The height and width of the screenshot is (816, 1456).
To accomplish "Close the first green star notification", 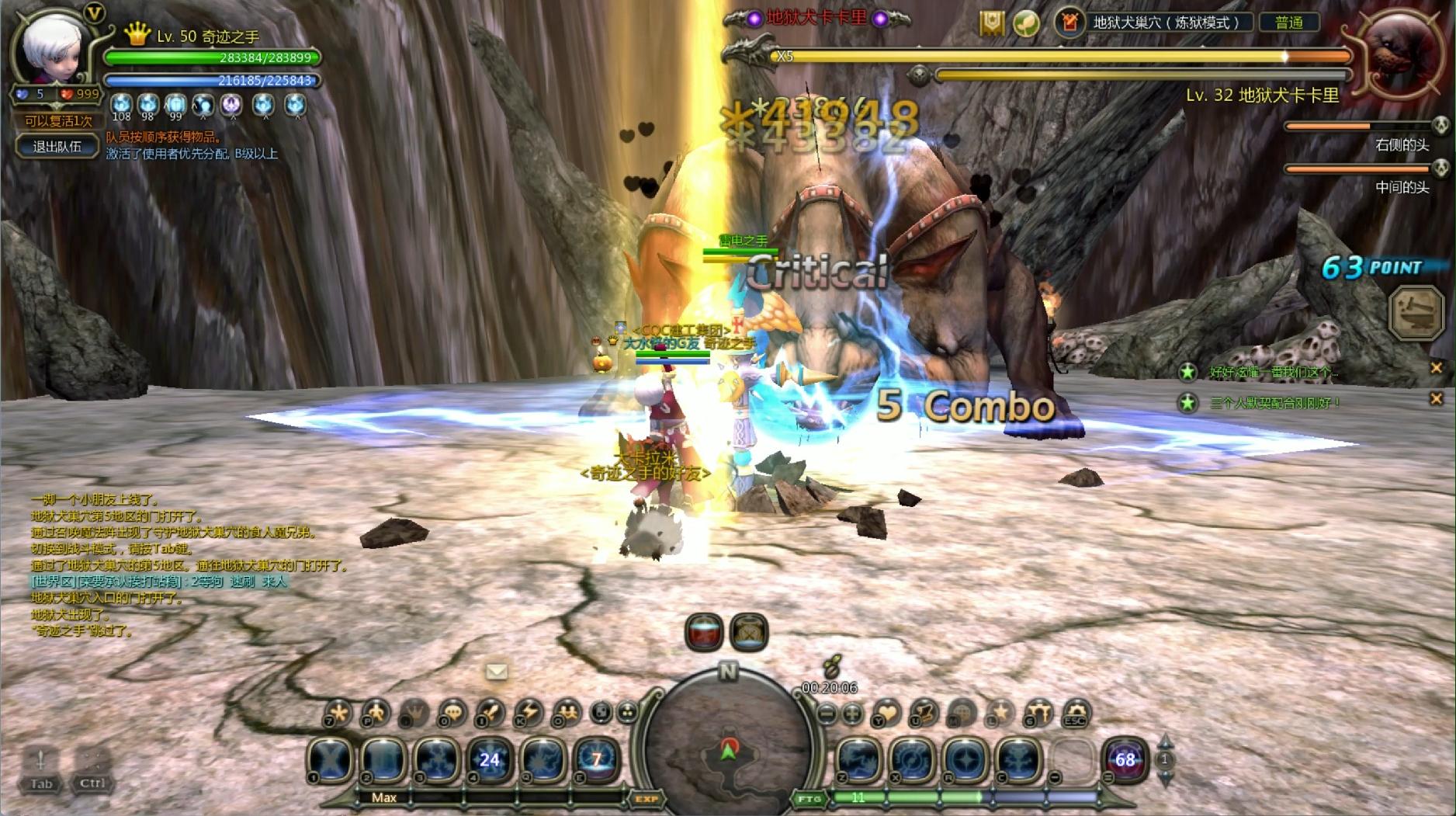I will tap(1436, 368).
